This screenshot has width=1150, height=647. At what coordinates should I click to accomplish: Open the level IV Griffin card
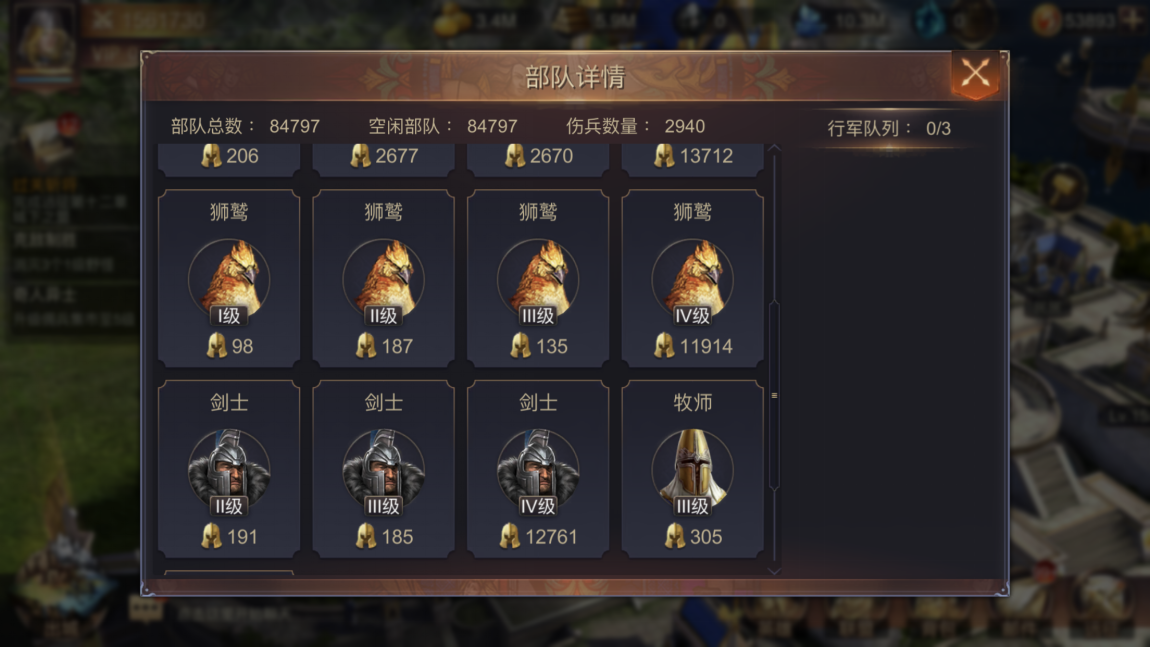pyautogui.click(x=692, y=279)
